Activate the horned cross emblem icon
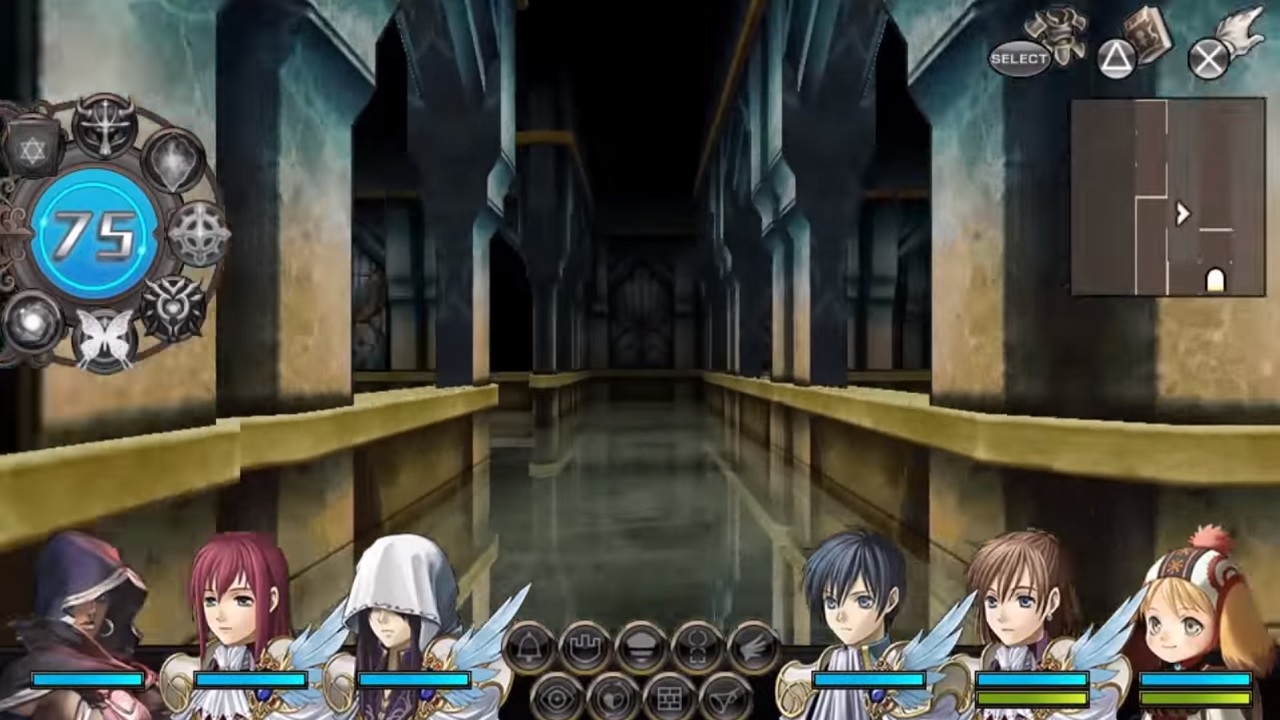Image resolution: width=1280 pixels, height=720 pixels. point(104,125)
